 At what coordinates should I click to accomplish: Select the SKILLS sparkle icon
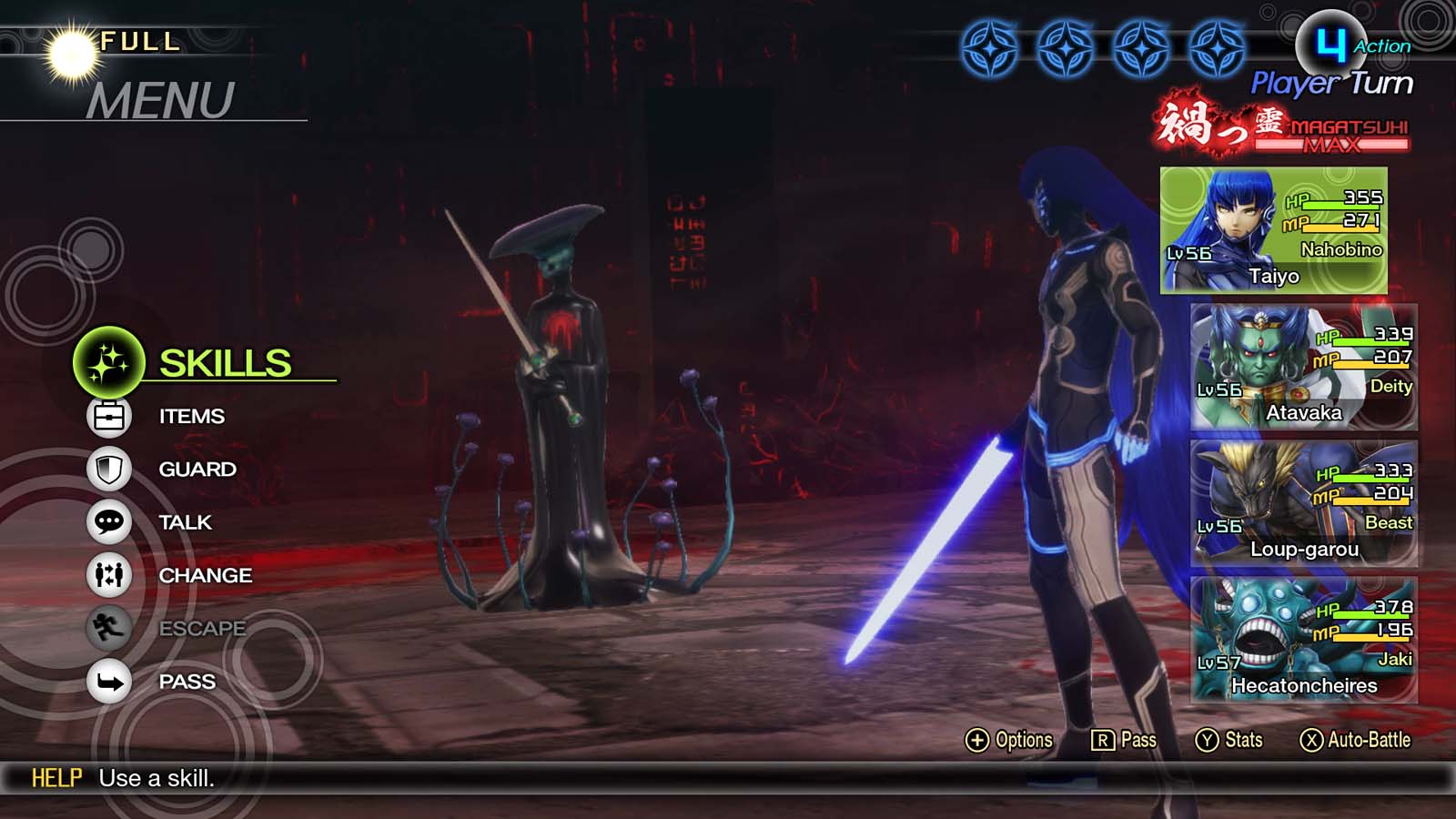[109, 361]
